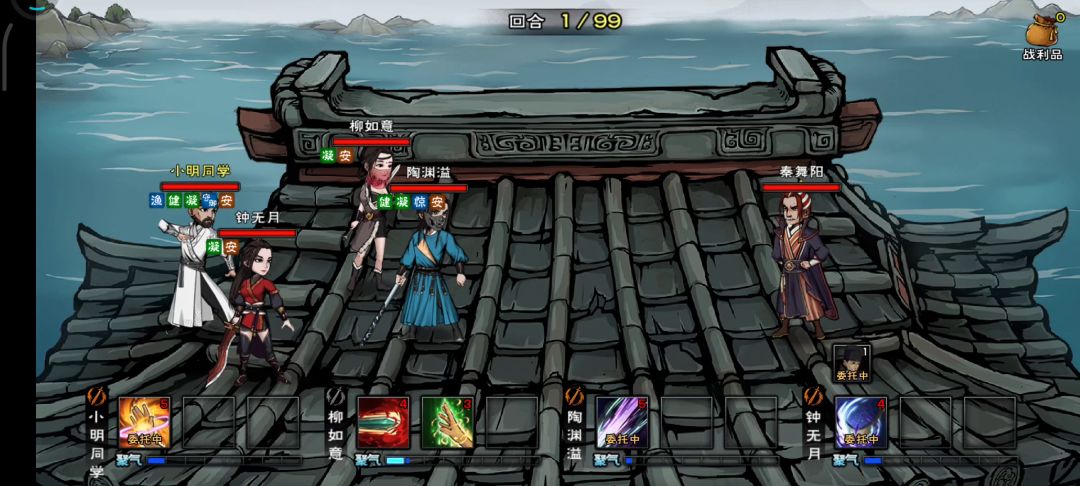Screen dimensions: 1080x486
Task: Toggle the auto icon beside 小明同学
Action: coord(97,397)
